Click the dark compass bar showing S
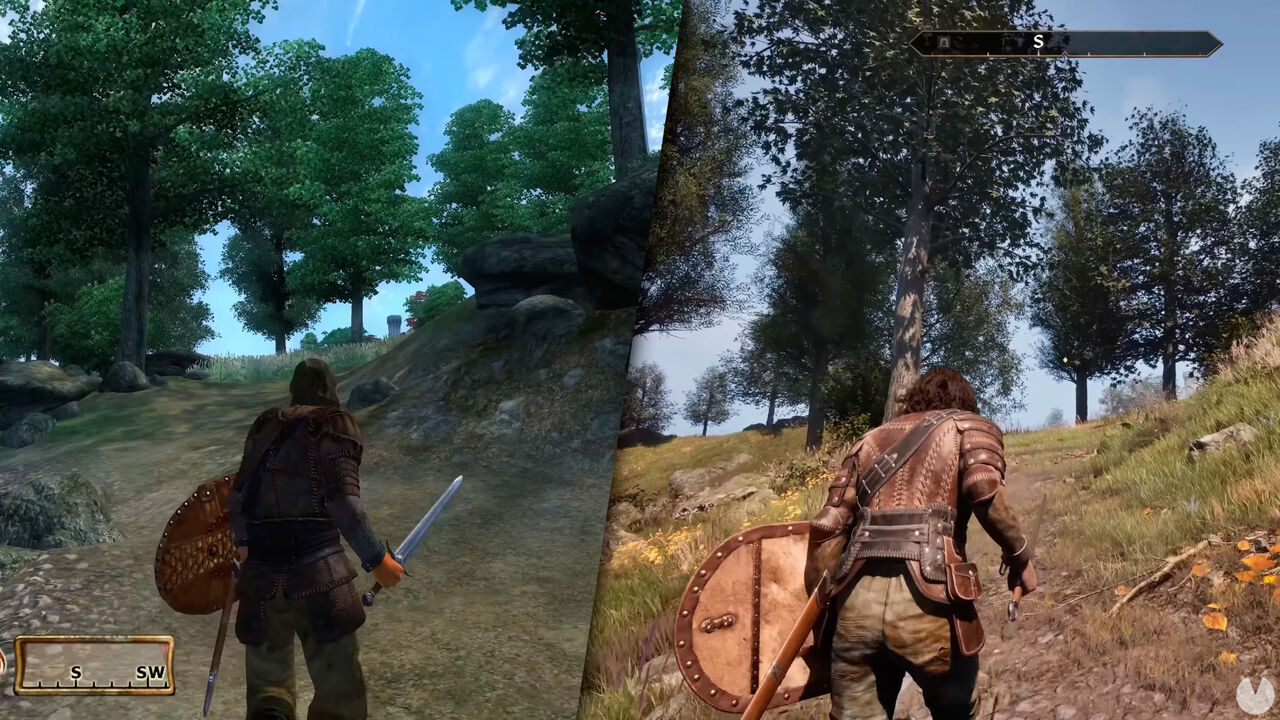This screenshot has width=1280, height=720. point(1065,43)
